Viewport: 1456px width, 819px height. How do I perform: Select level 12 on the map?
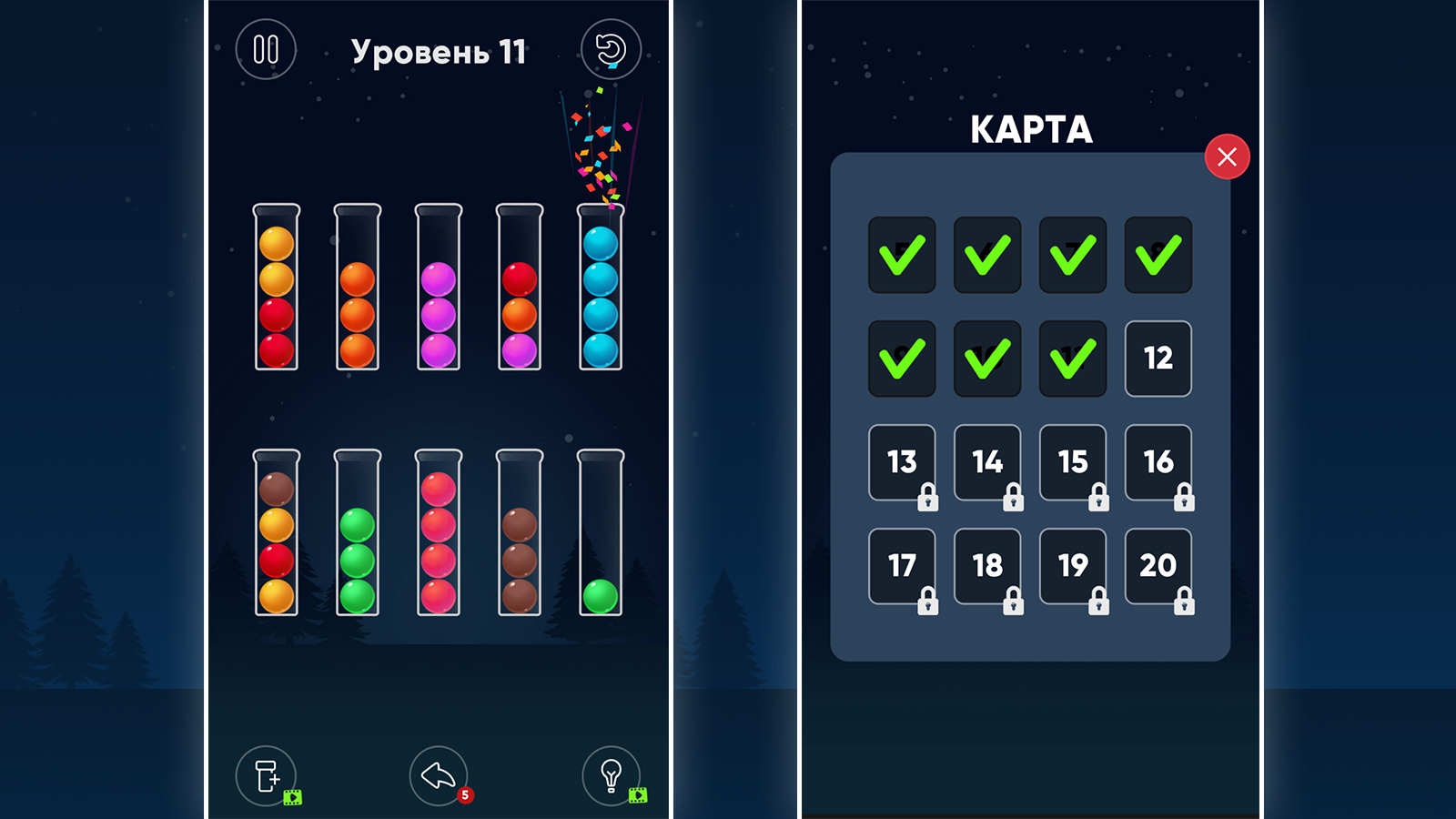click(1158, 359)
